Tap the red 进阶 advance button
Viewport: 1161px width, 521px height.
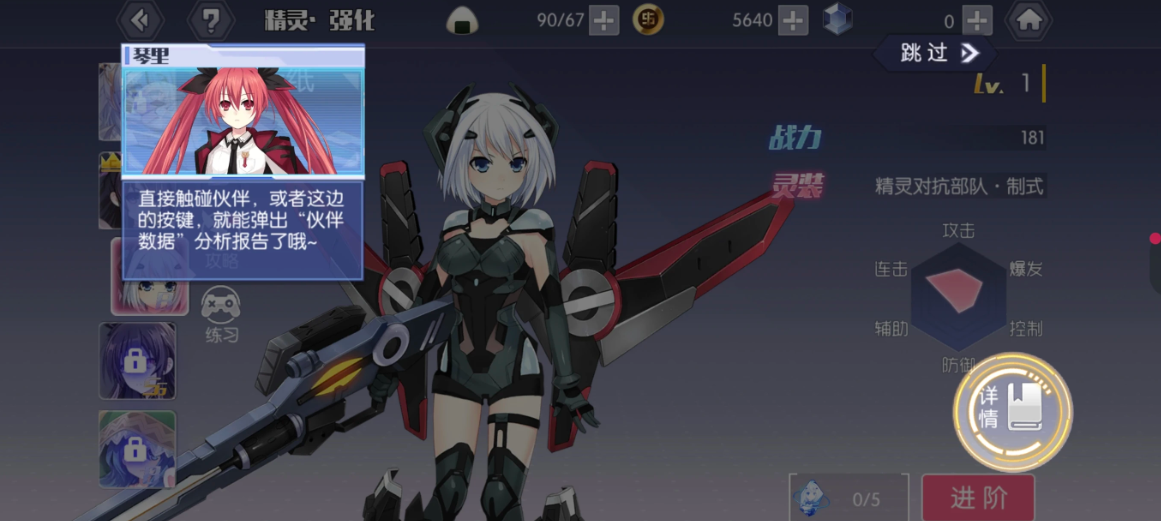977,497
